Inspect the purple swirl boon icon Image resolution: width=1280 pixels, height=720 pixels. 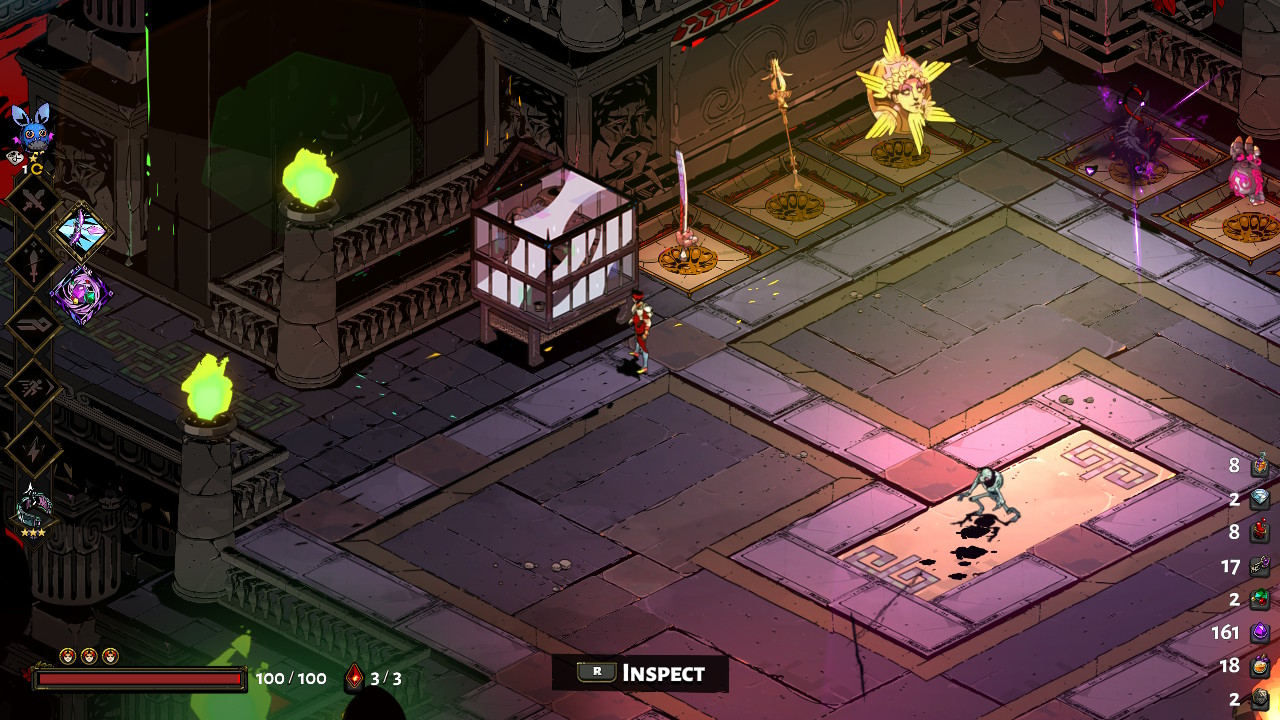[81, 295]
